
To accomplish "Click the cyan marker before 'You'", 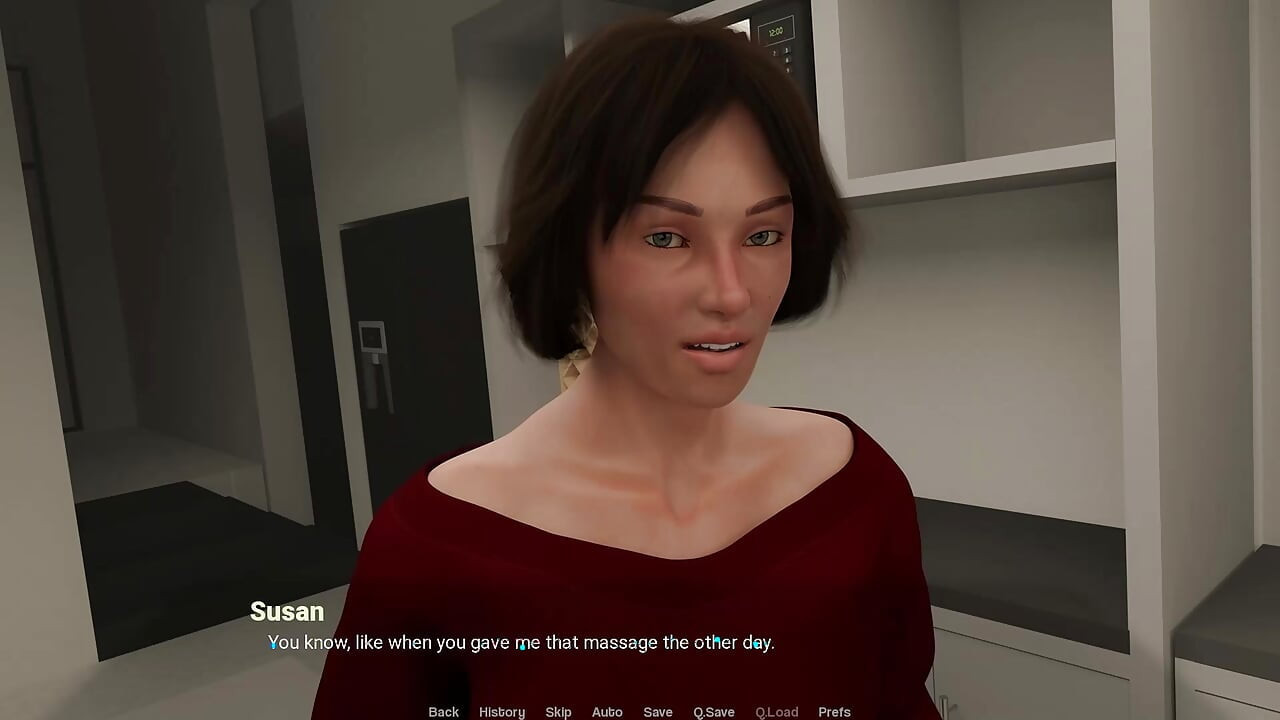I will coord(272,645).
